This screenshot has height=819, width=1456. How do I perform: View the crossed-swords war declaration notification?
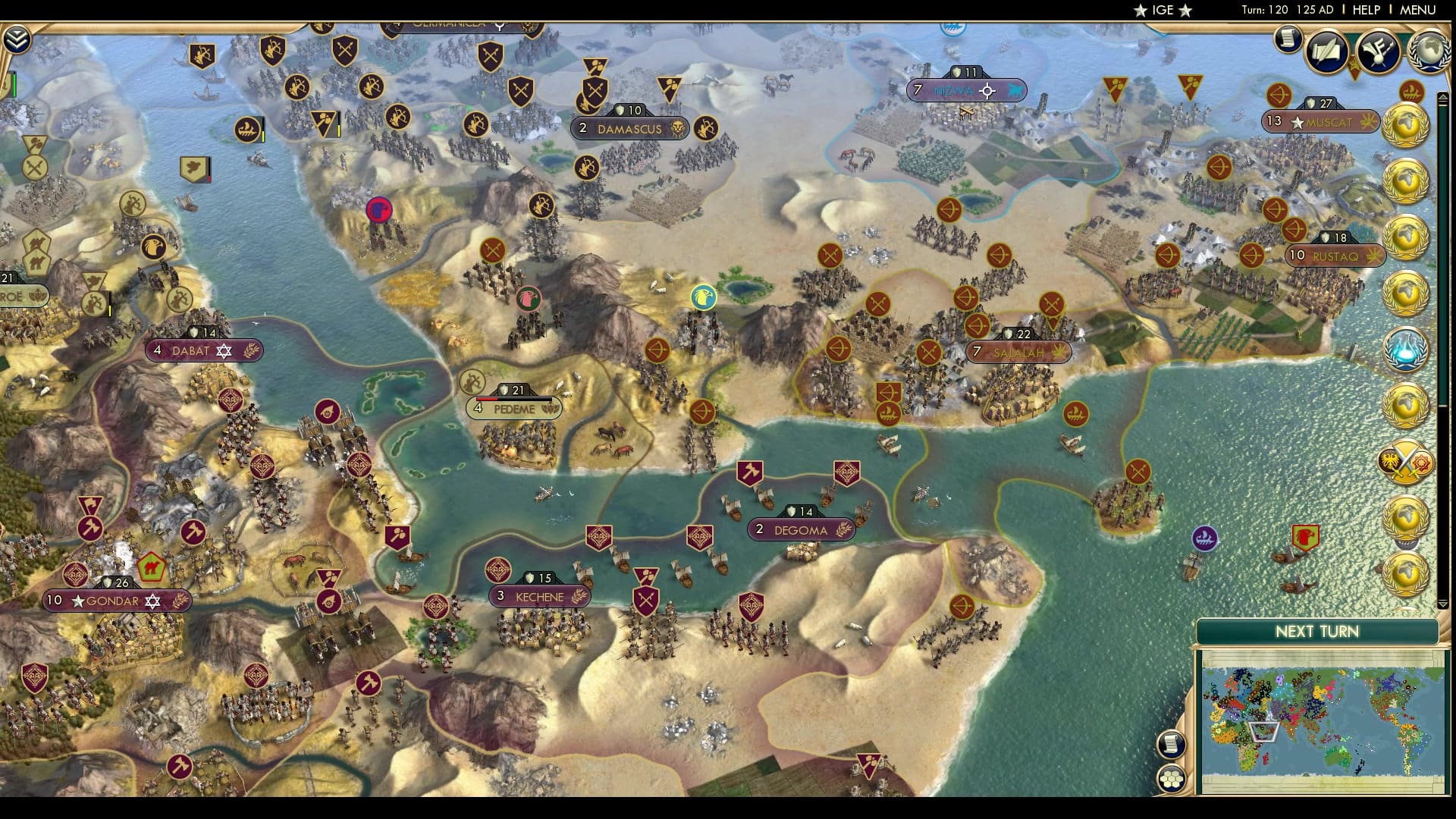coord(1407,460)
